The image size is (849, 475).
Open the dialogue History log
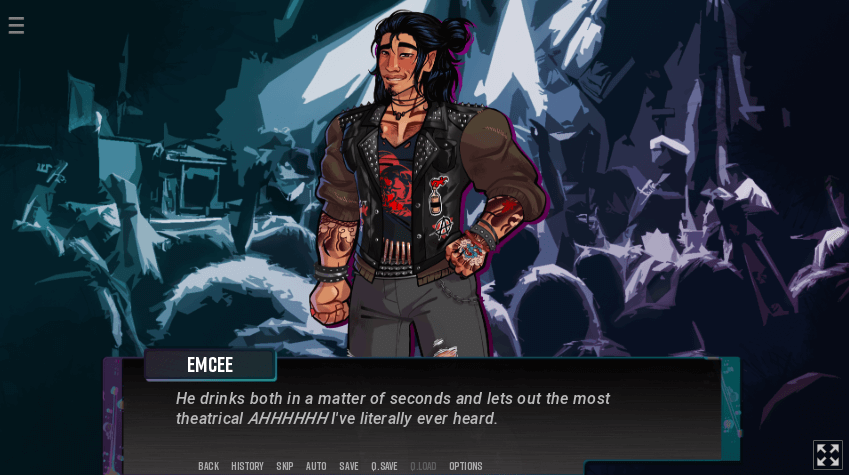point(247,466)
